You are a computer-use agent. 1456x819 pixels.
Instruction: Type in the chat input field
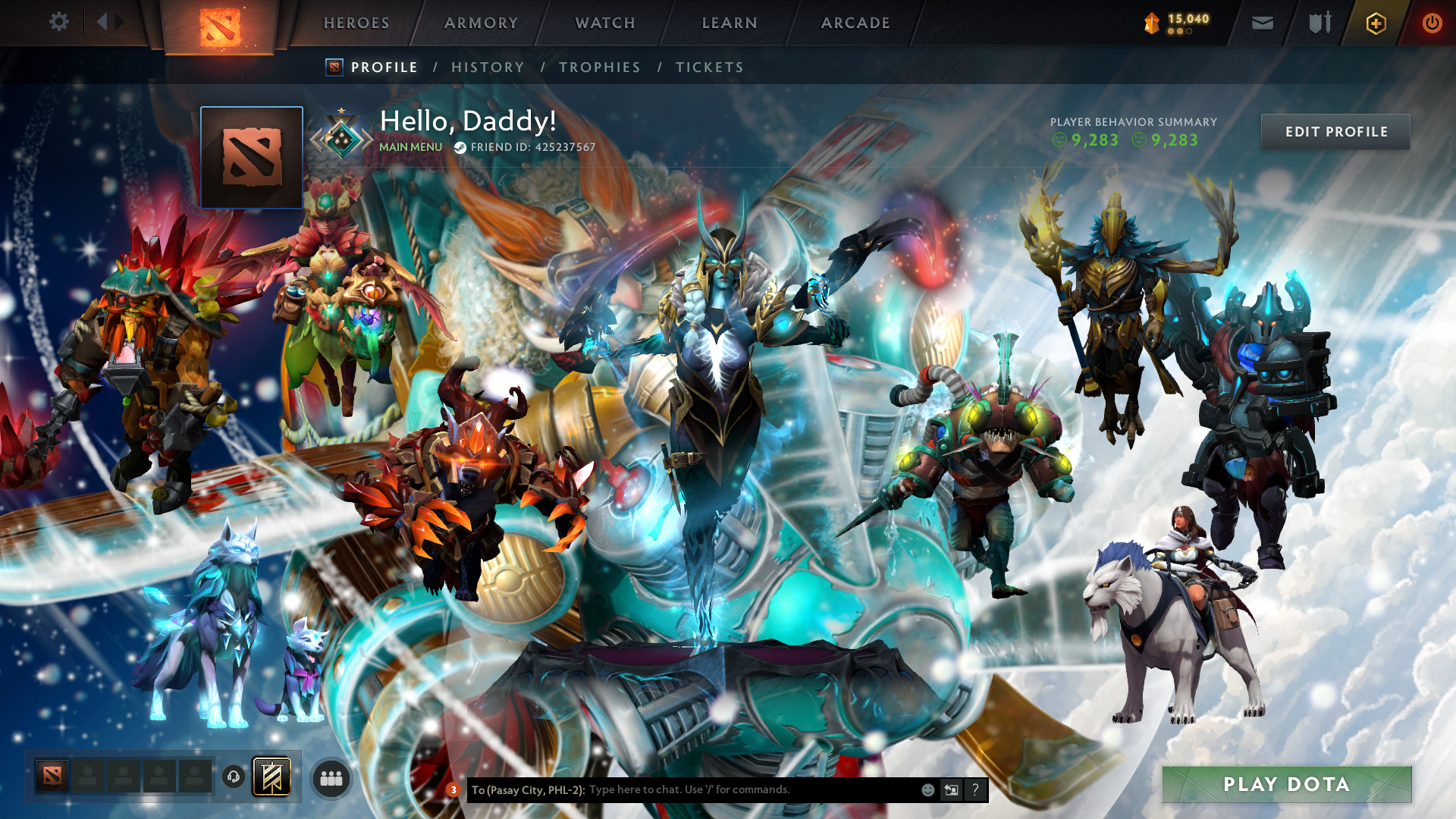(x=720, y=789)
